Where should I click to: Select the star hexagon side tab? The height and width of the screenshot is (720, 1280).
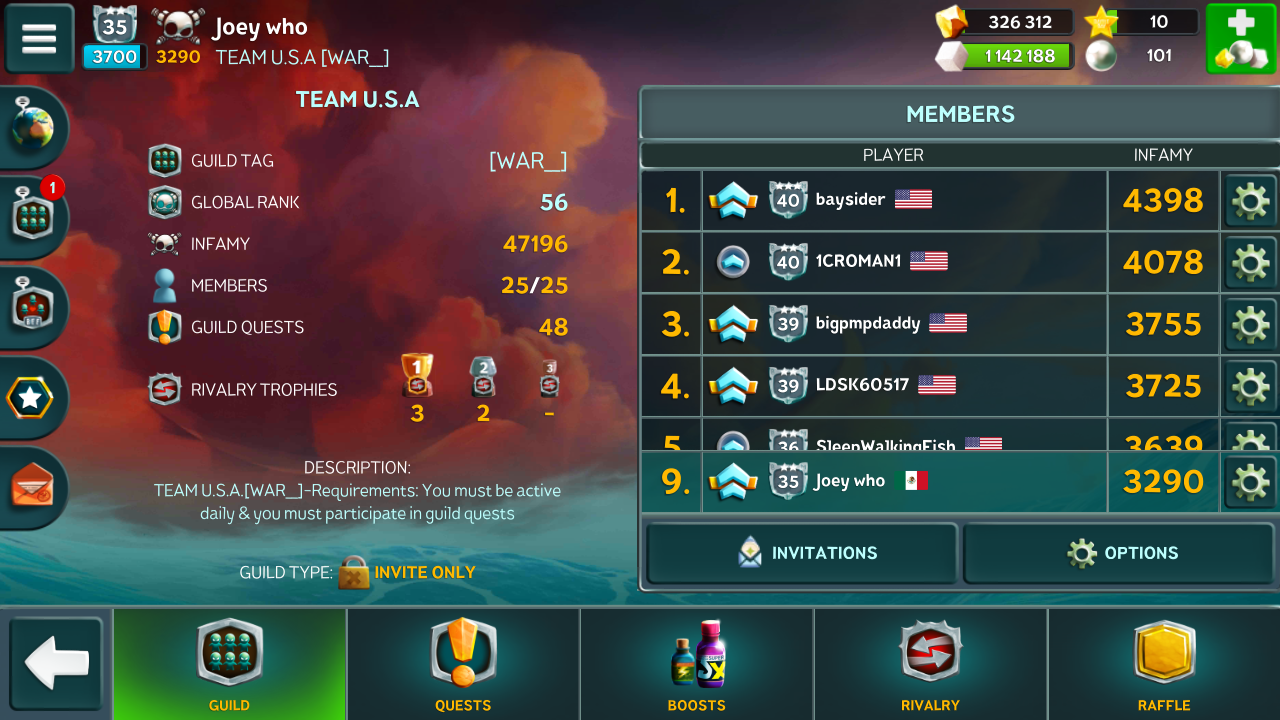coord(31,399)
